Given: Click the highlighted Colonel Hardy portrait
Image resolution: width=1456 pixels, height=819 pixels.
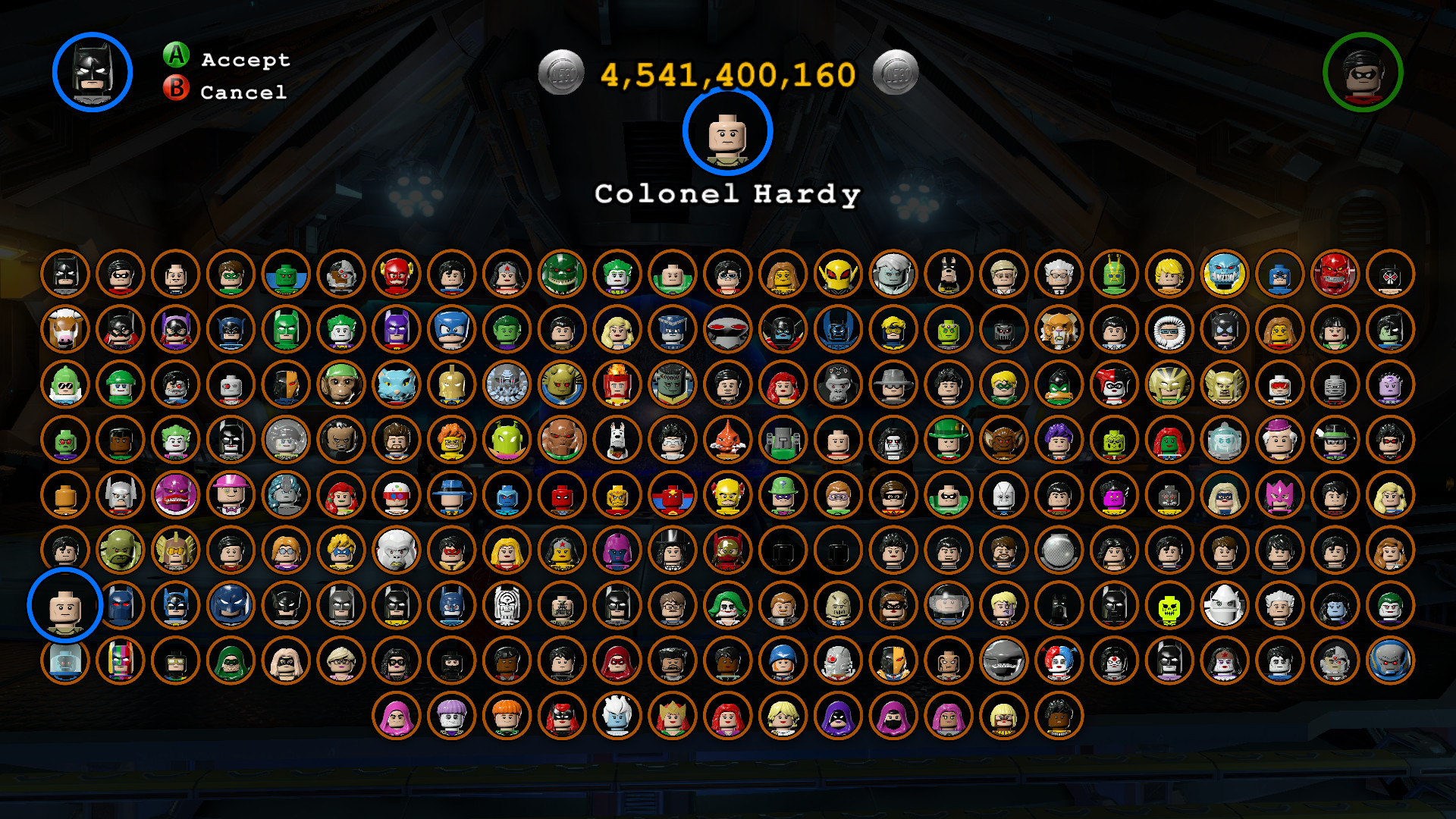Looking at the screenshot, I should coord(725,136).
